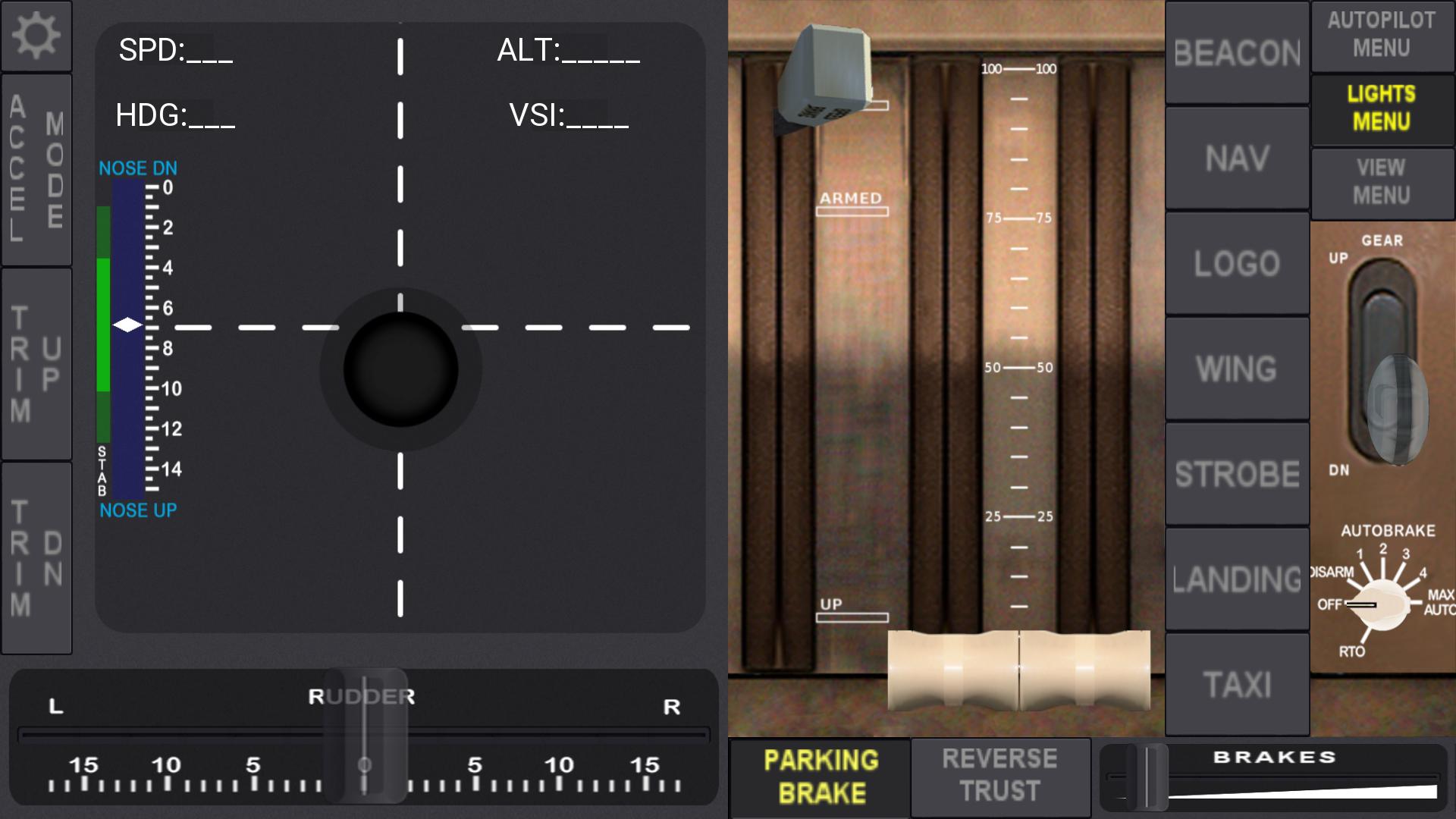Open the settings gear icon
This screenshot has height=819, width=1456.
click(36, 35)
